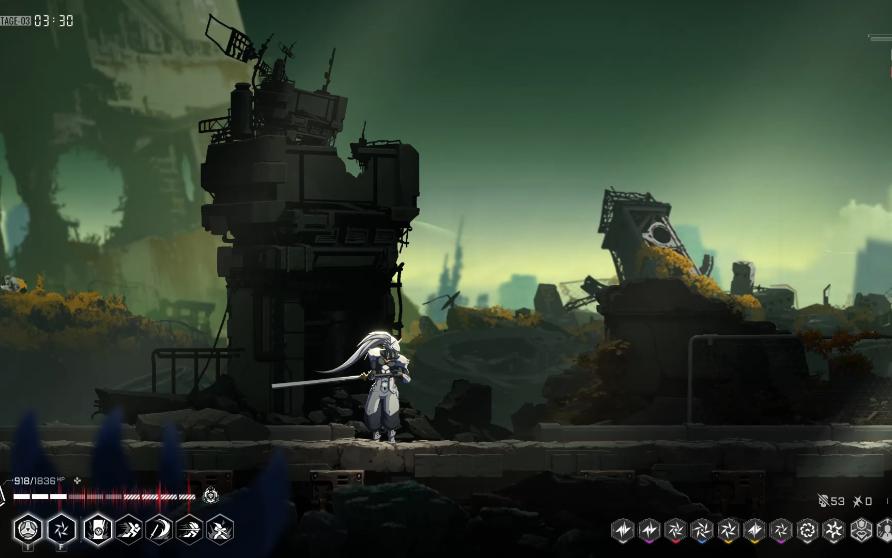Choose the pinwheel rune with red marker

pyautogui.click(x=676, y=530)
